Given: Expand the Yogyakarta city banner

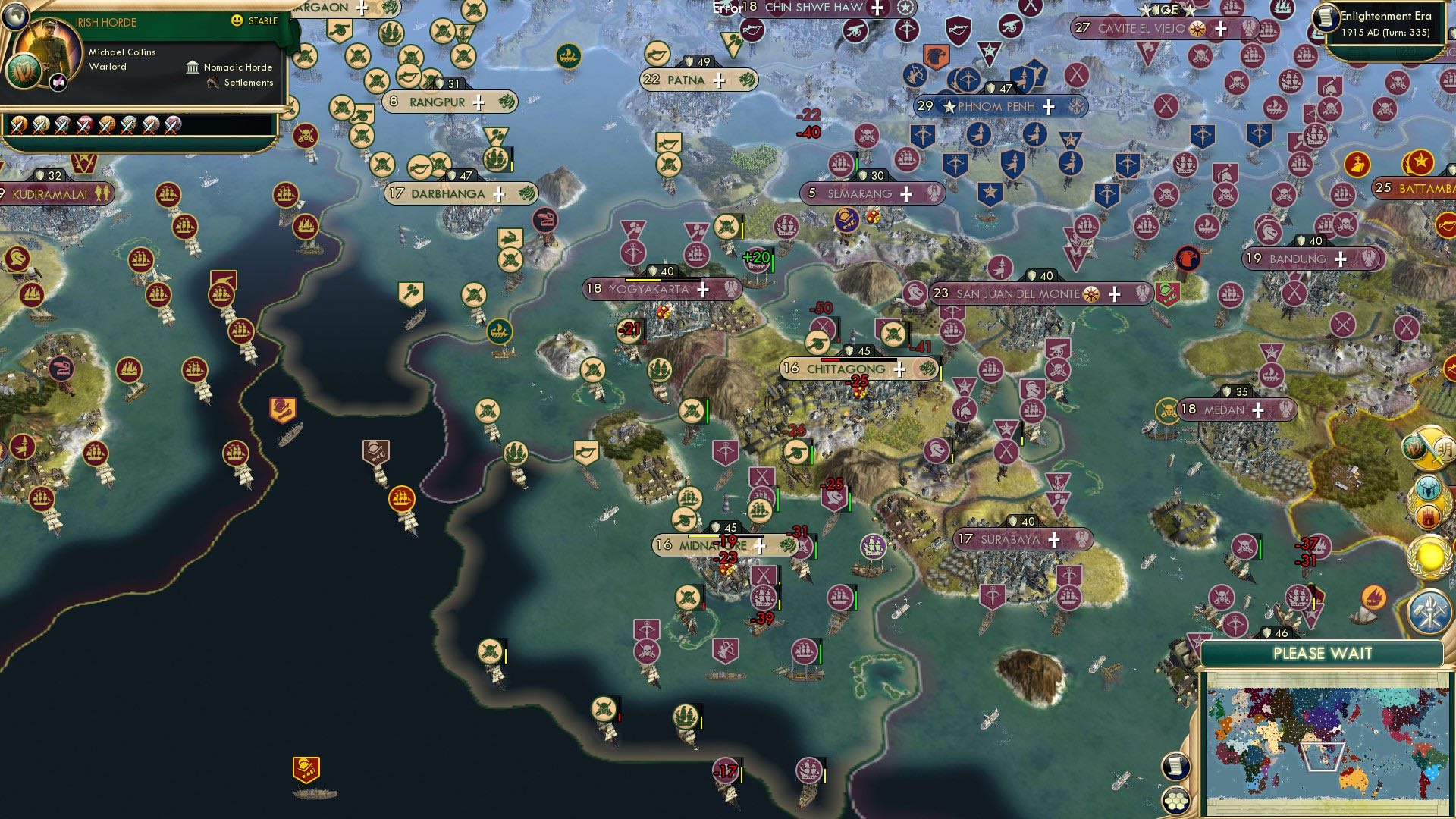Looking at the screenshot, I should [703, 289].
